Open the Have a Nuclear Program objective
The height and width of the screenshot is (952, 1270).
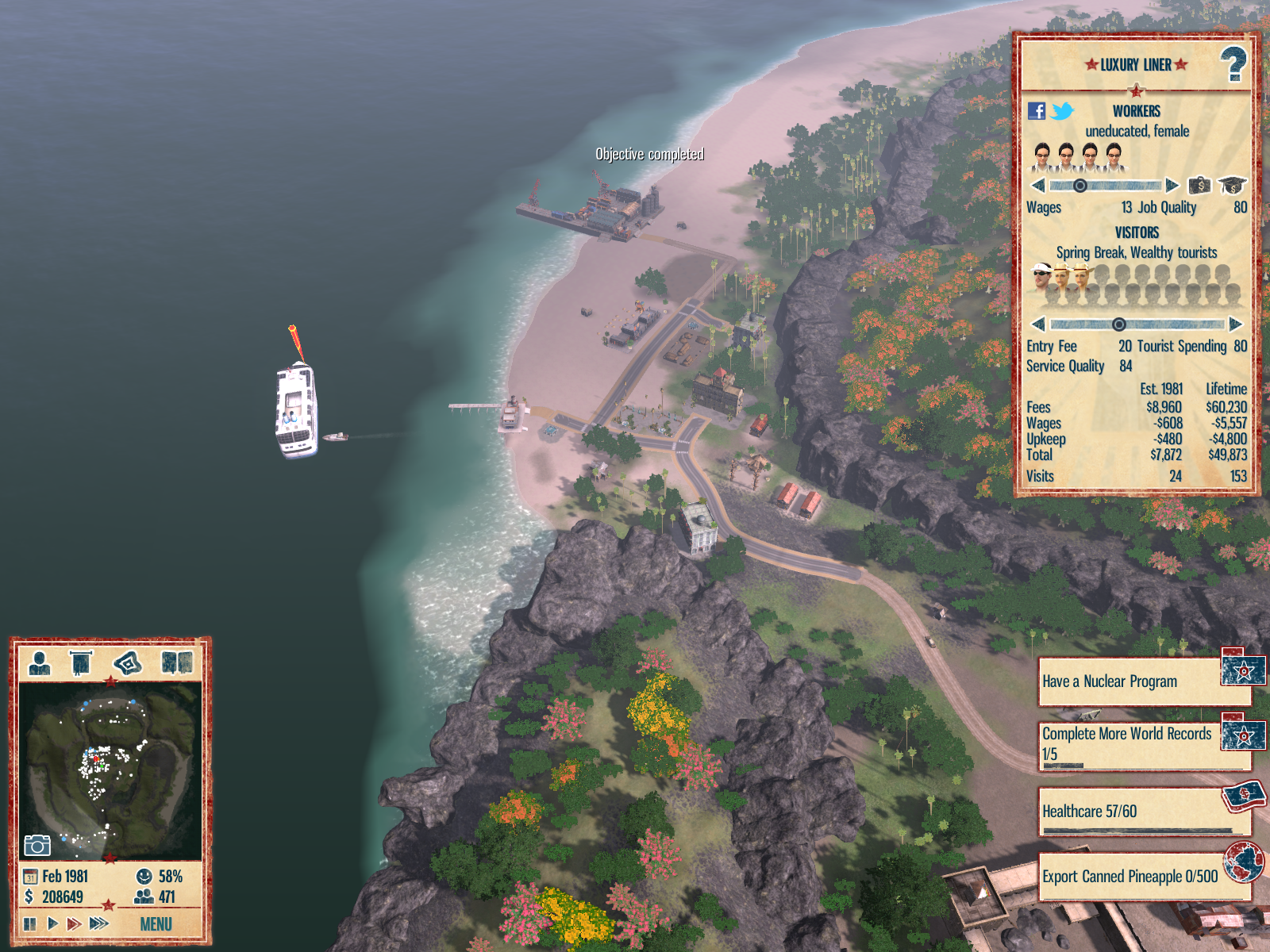[1129, 681]
